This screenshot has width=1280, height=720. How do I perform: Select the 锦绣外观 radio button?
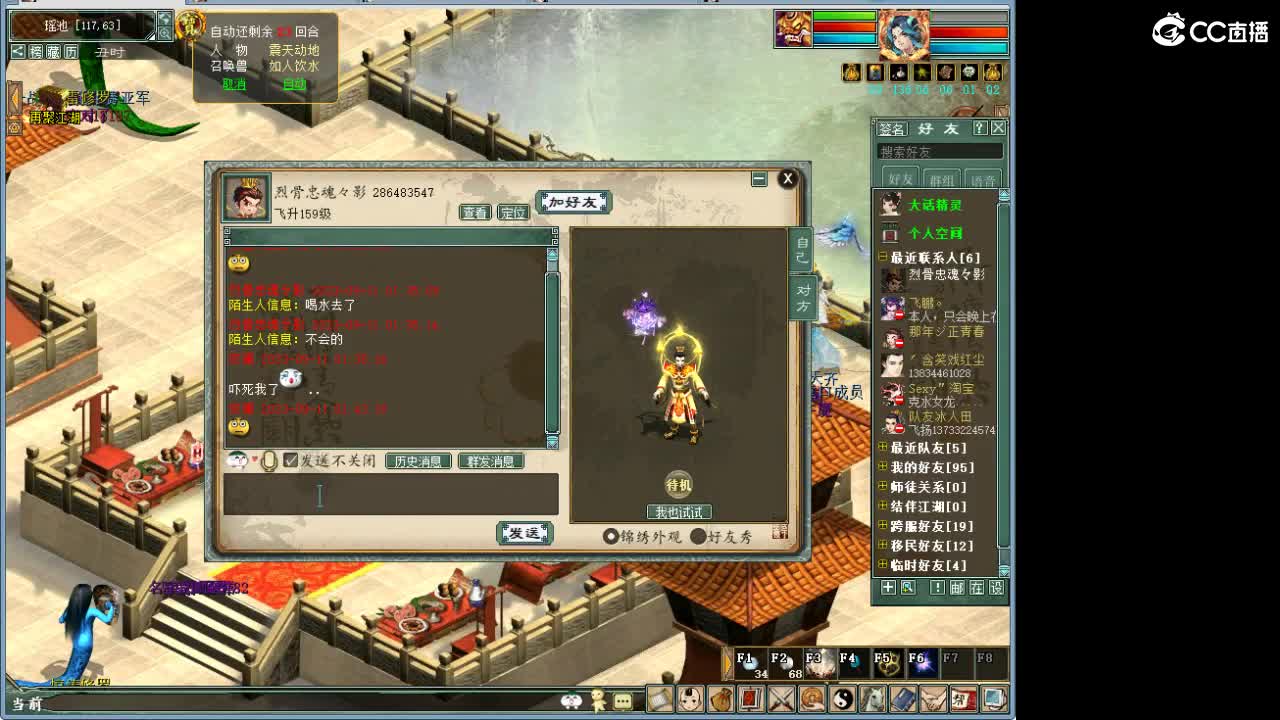(x=613, y=535)
